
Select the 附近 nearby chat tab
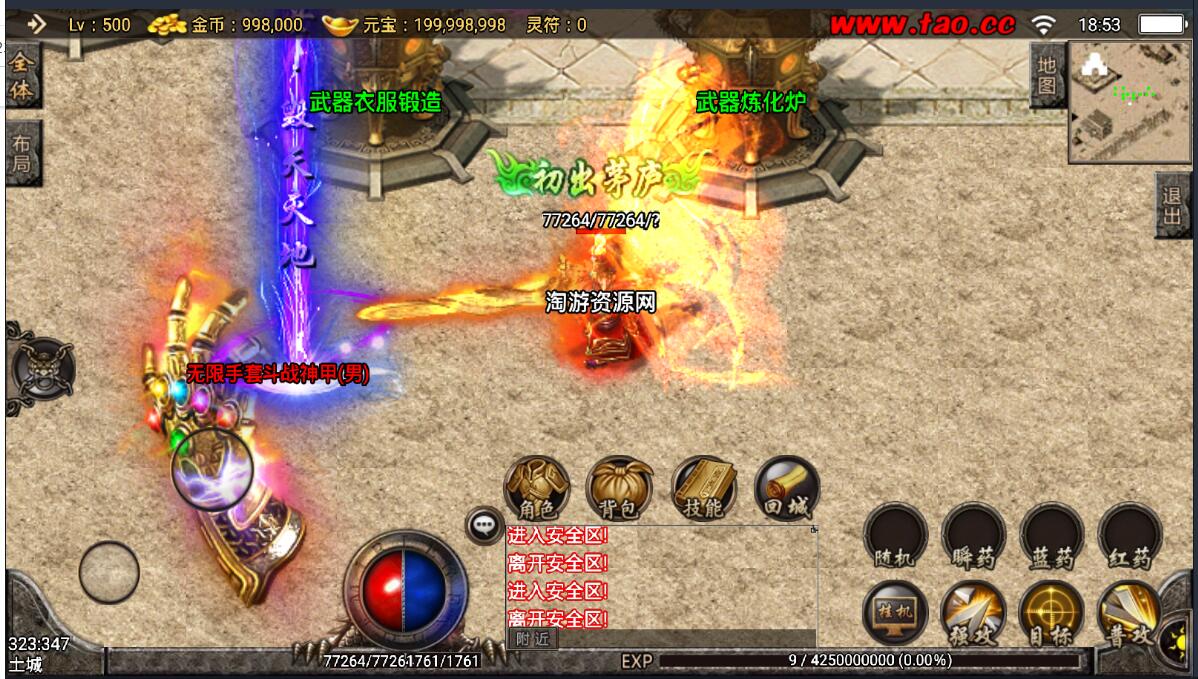point(533,639)
